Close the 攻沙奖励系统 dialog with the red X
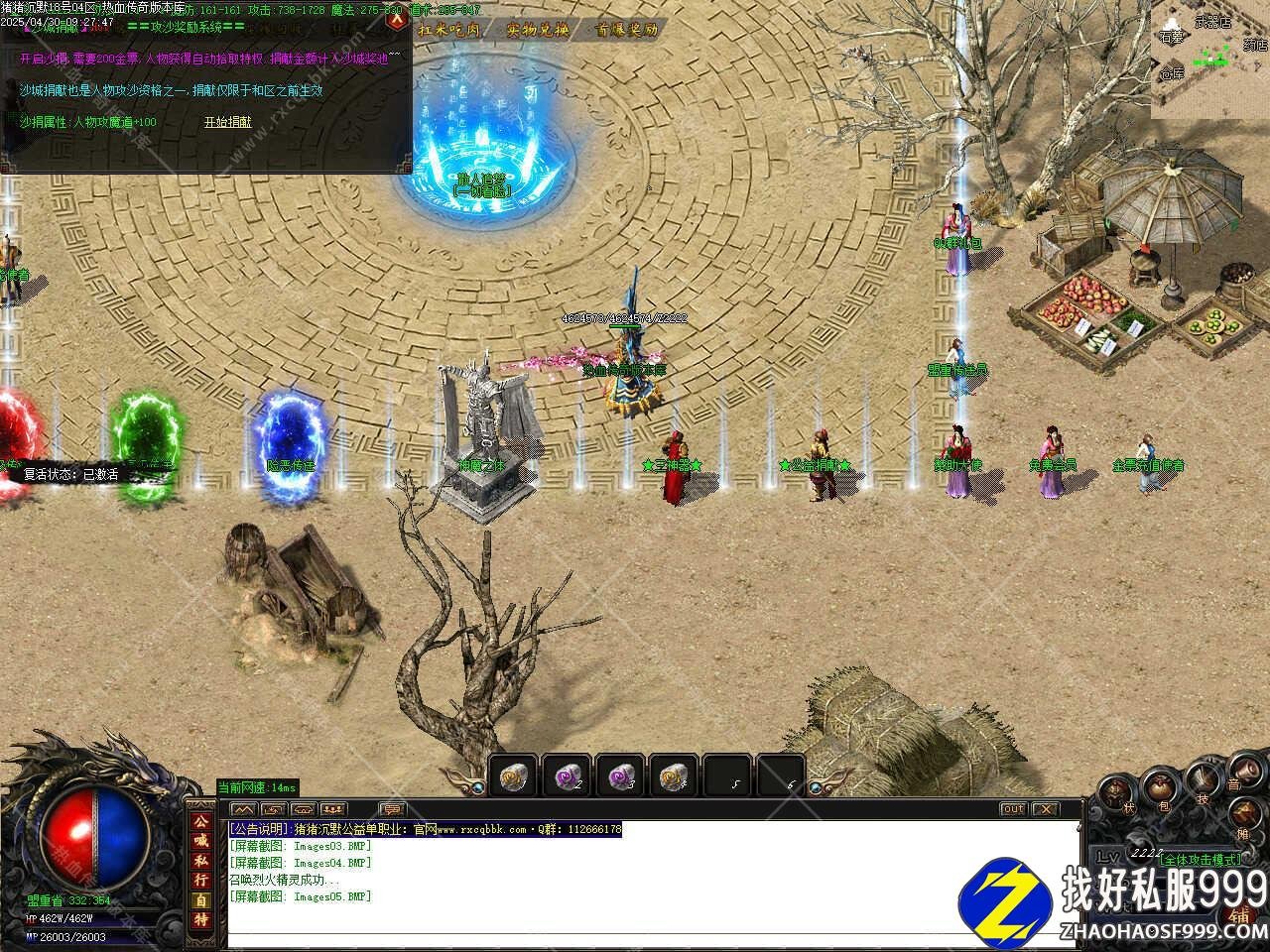1270x952 pixels. click(397, 18)
